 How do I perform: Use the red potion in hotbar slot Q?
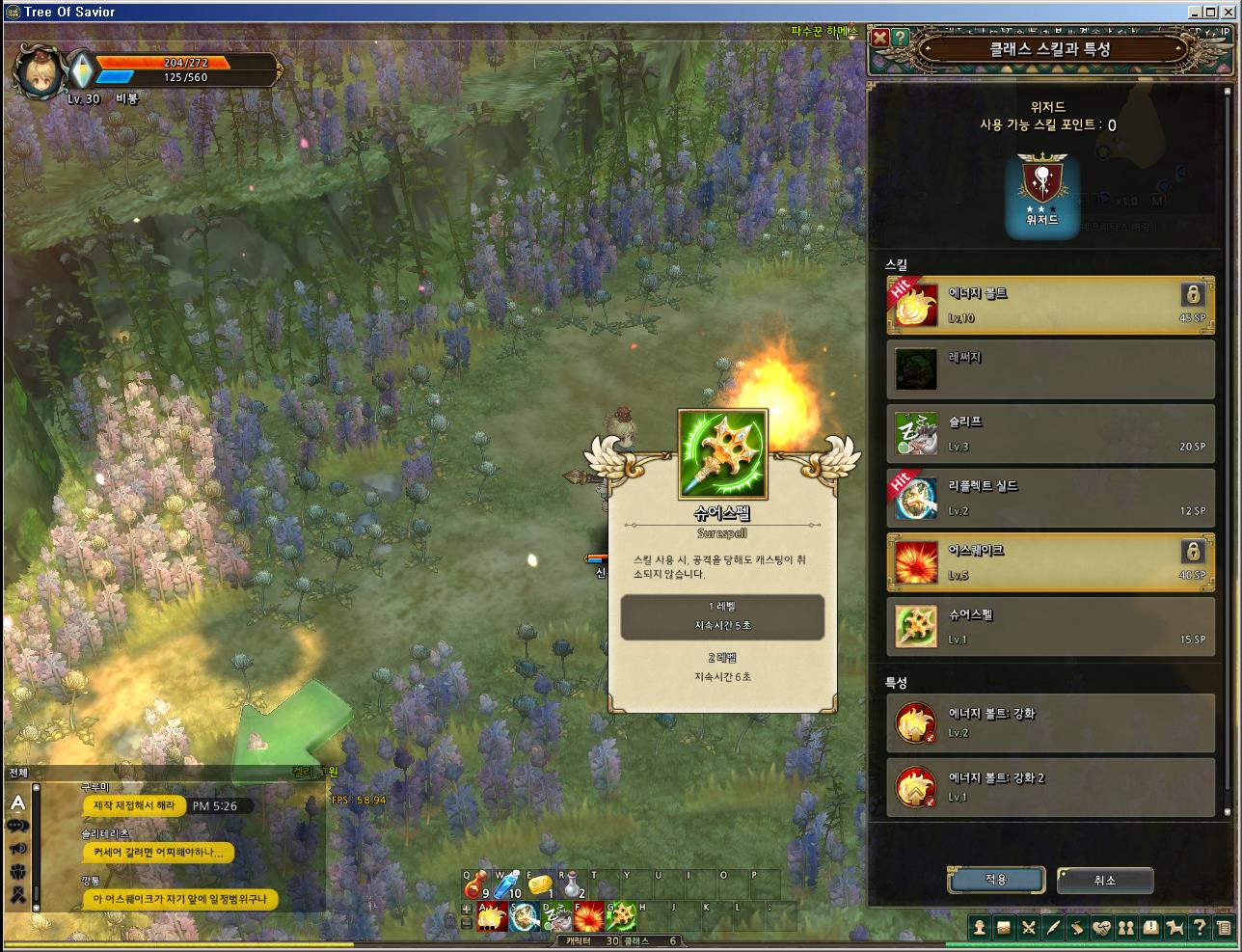click(477, 885)
